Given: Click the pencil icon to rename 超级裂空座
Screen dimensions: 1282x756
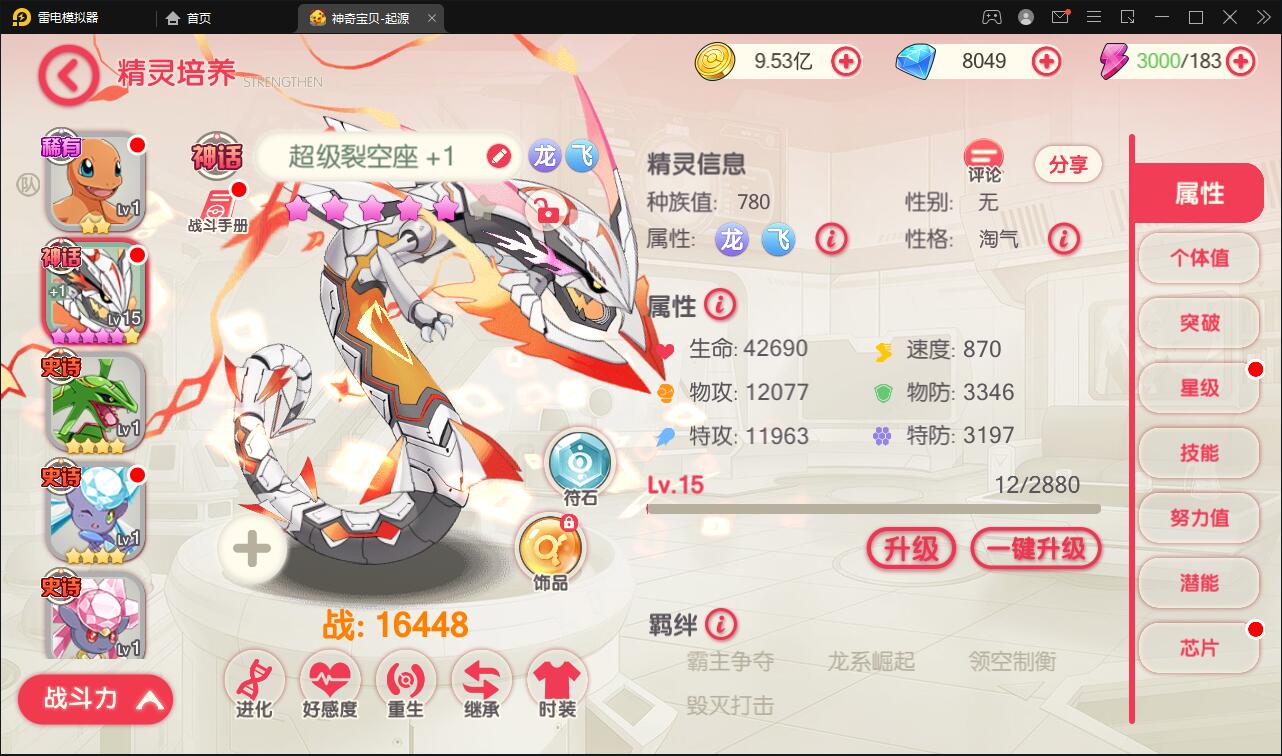Looking at the screenshot, I should (497, 156).
